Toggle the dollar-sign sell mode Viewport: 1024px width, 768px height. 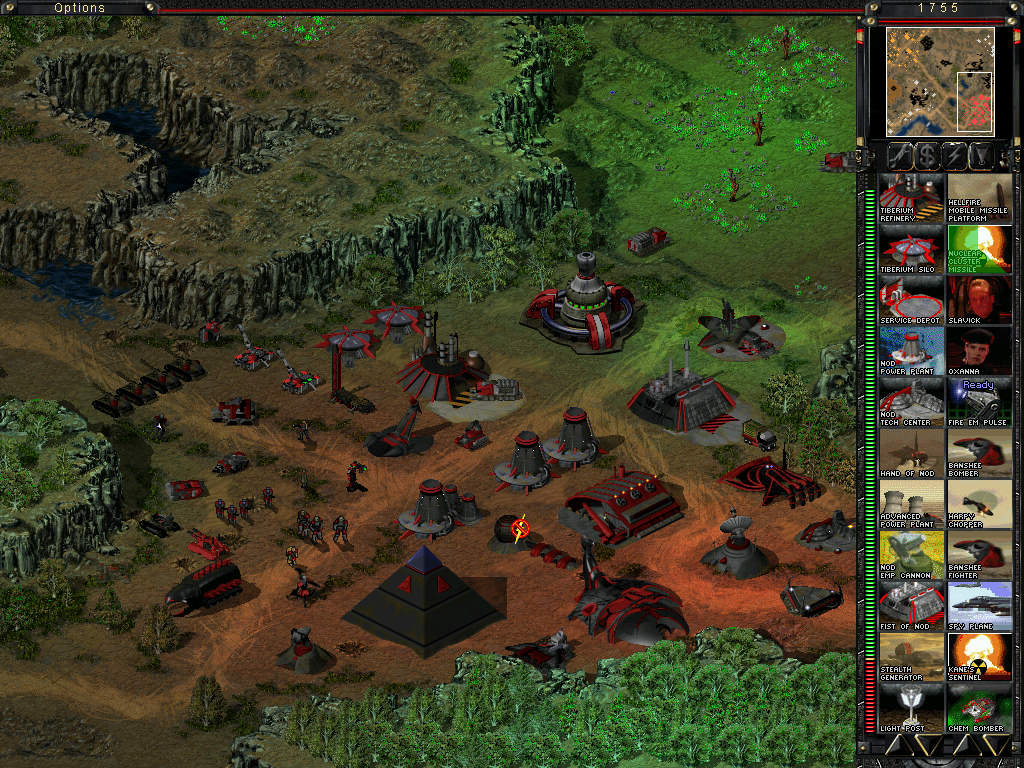pyautogui.click(x=926, y=155)
